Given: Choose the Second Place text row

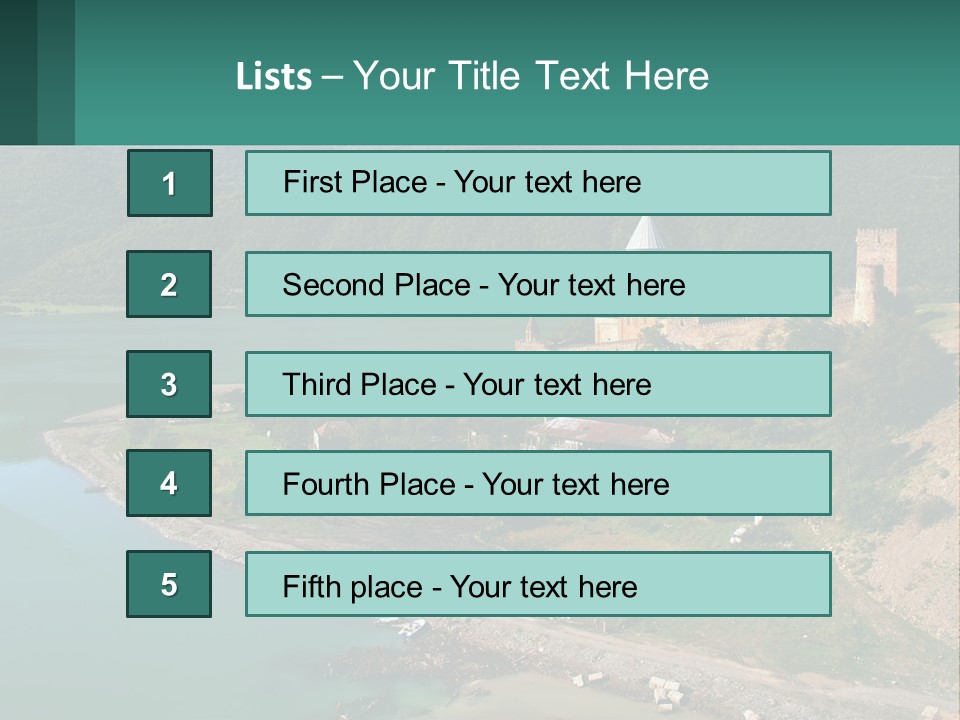Looking at the screenshot, I should tap(538, 284).
